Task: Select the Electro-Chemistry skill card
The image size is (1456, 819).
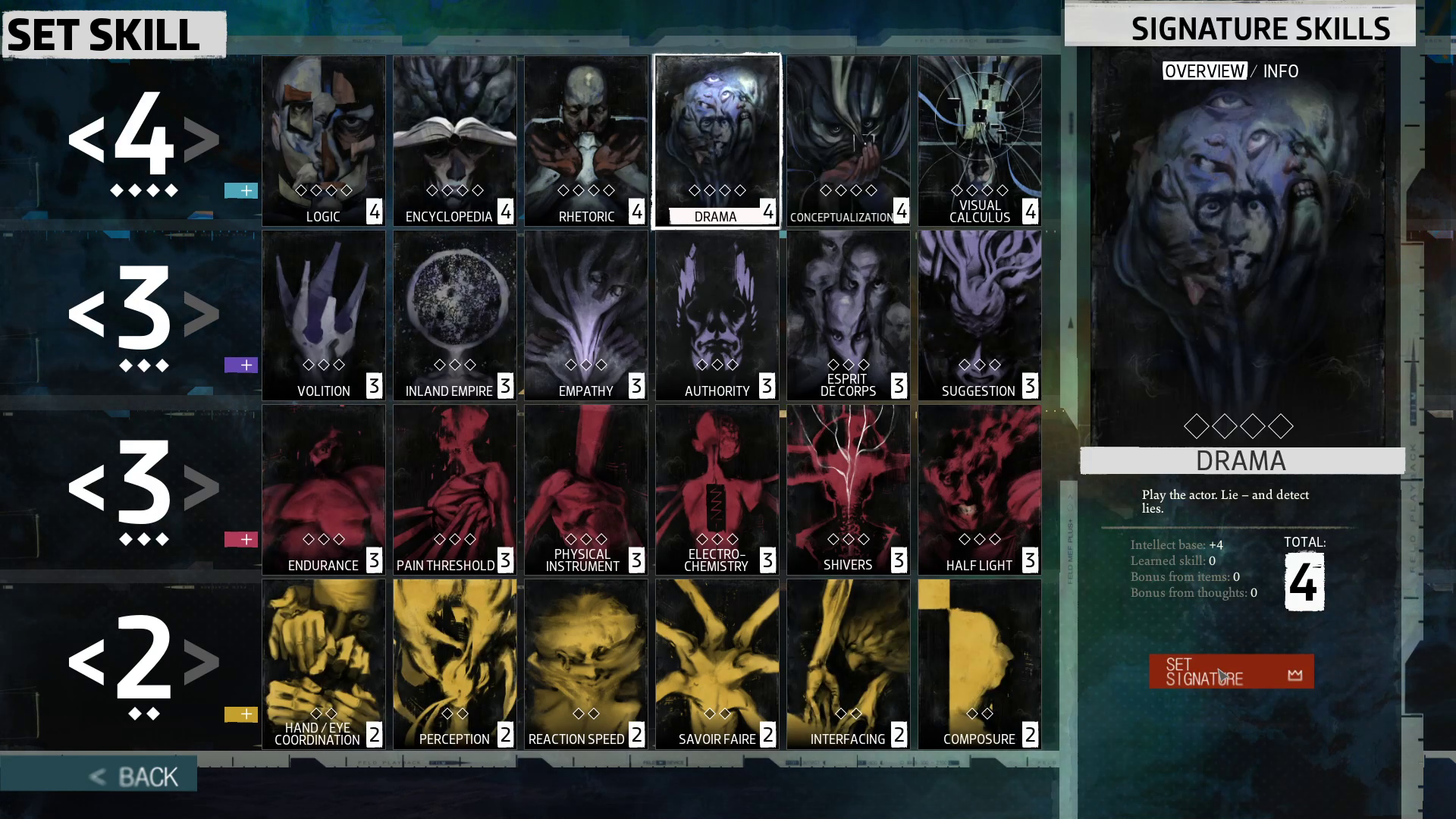Action: 717,490
